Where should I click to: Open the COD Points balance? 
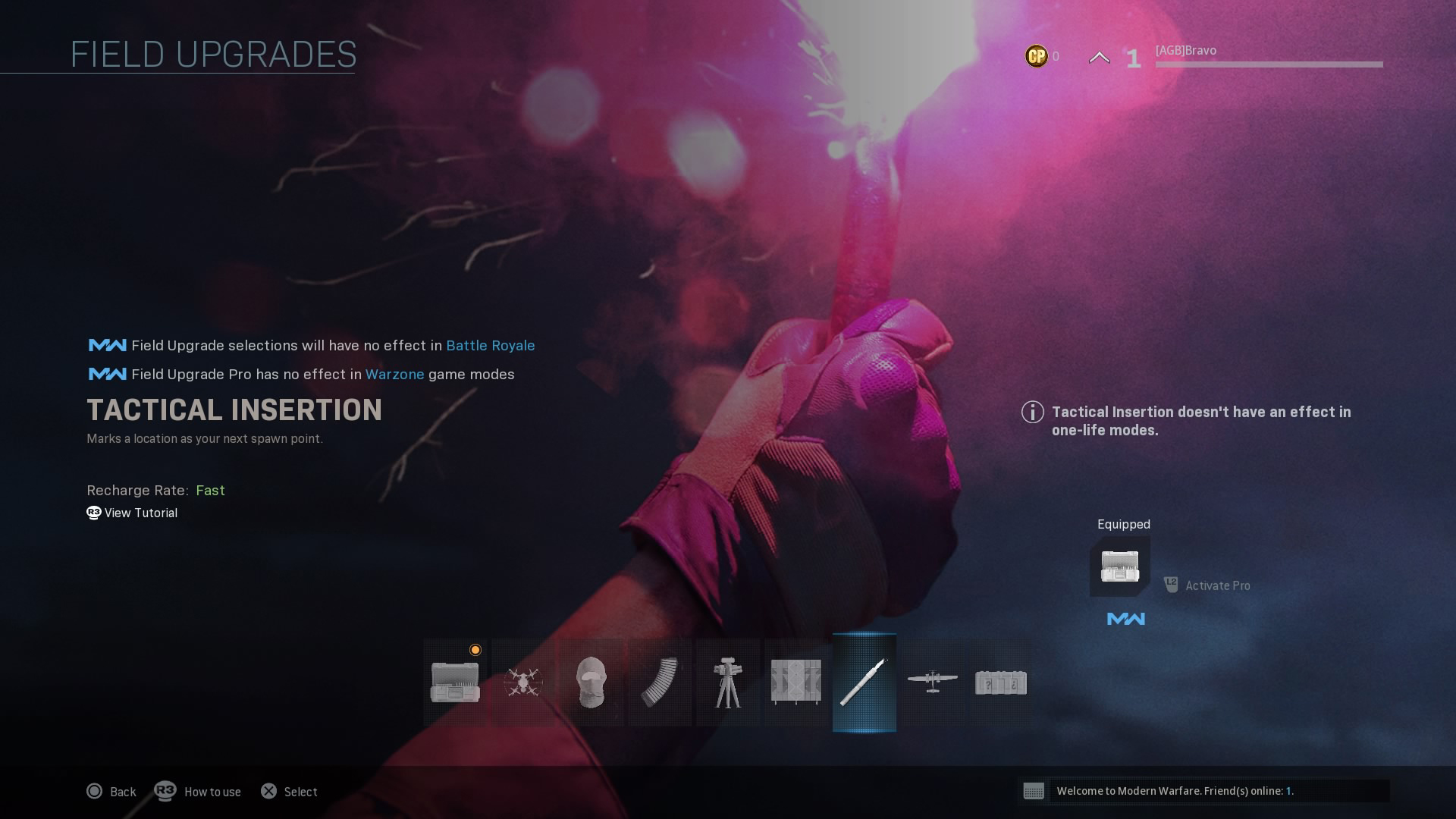click(x=1041, y=56)
